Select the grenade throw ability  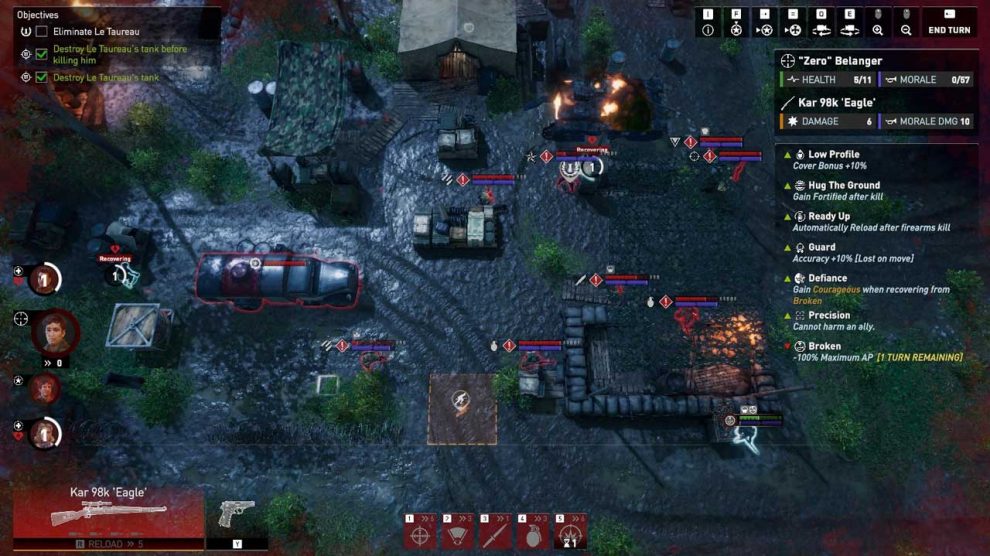tap(533, 535)
